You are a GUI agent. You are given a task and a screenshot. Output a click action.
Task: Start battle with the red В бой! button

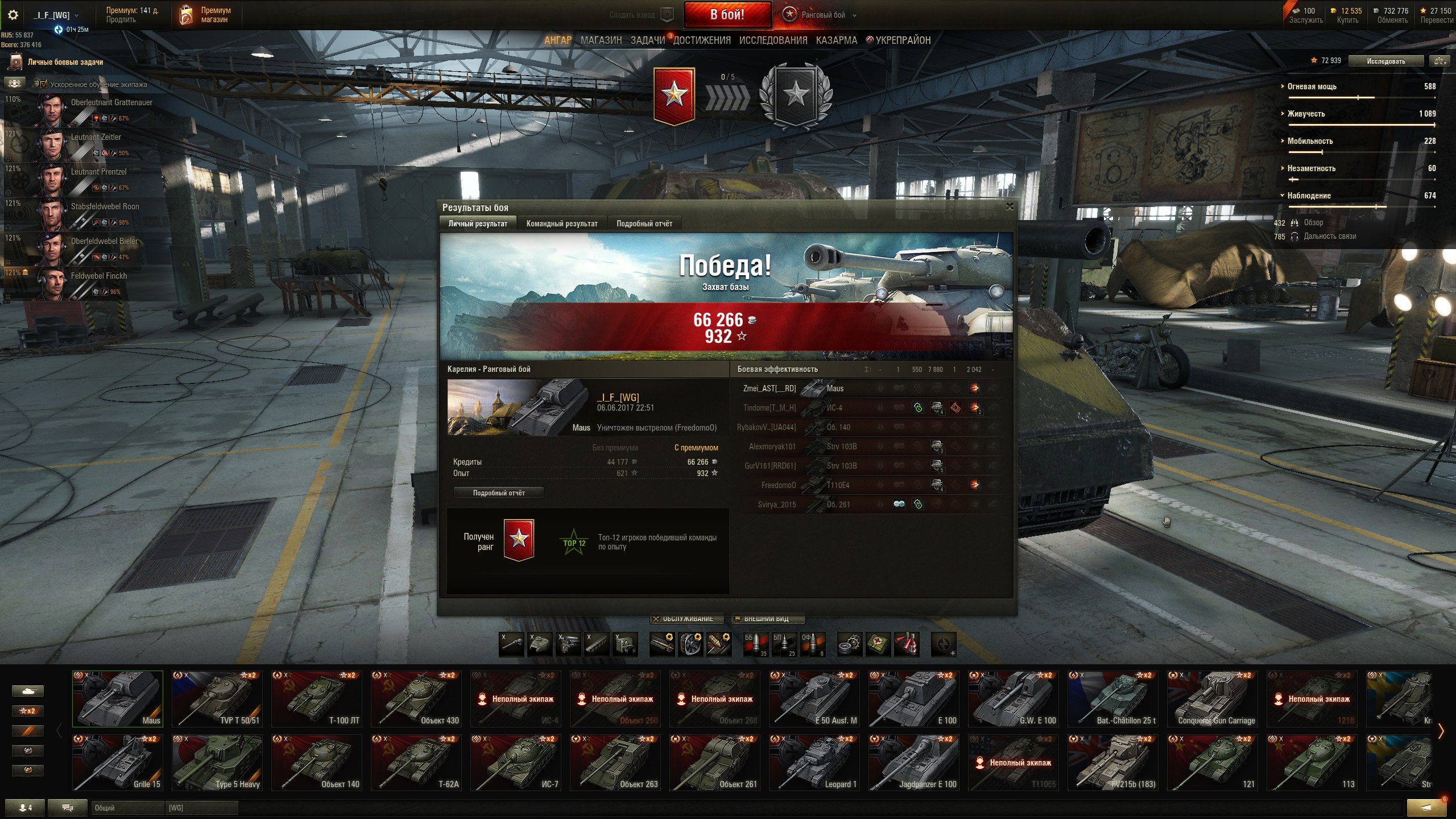[x=727, y=15]
